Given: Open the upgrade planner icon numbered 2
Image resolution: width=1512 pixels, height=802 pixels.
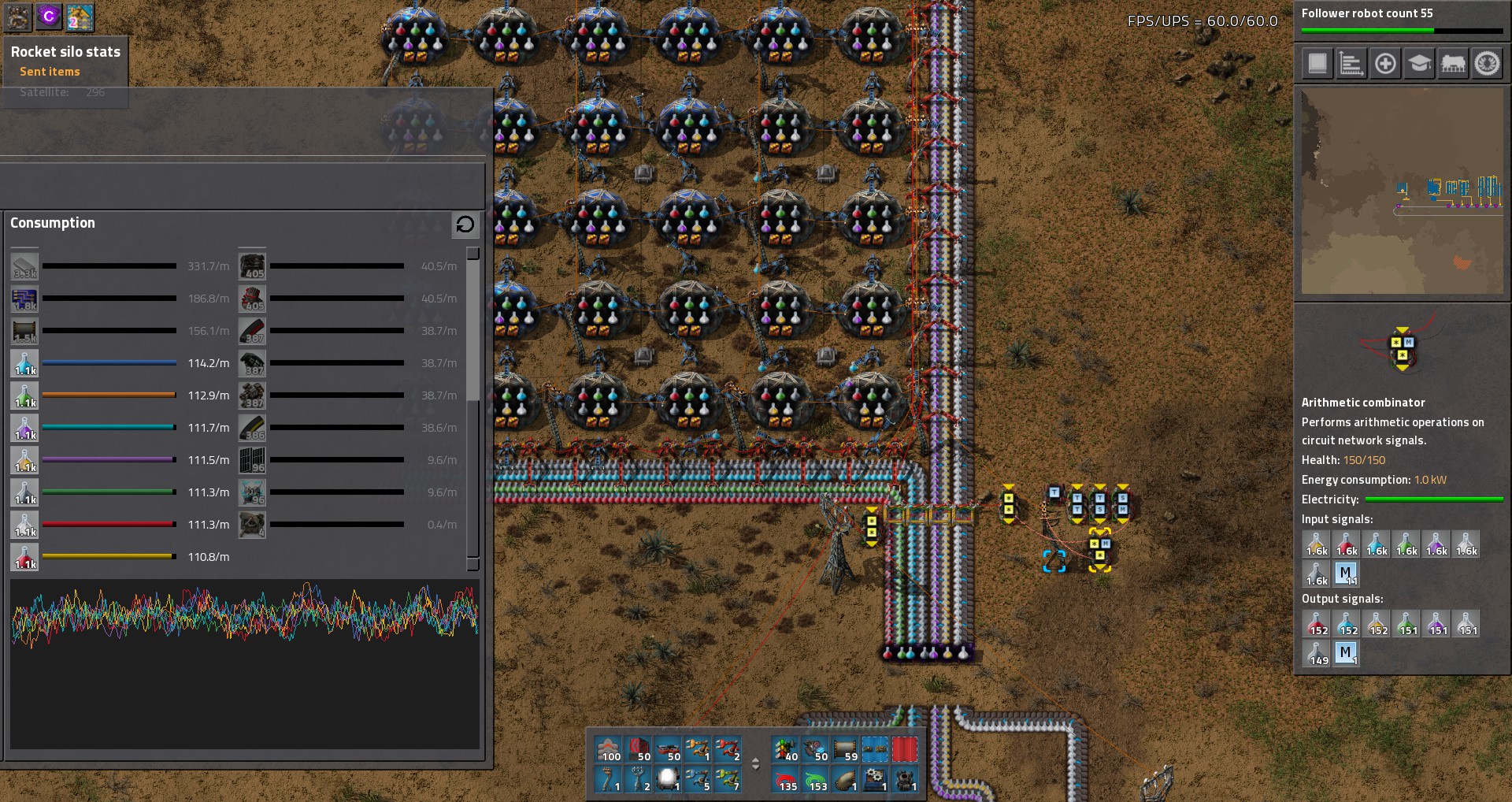Looking at the screenshot, I should pyautogui.click(x=80, y=17).
